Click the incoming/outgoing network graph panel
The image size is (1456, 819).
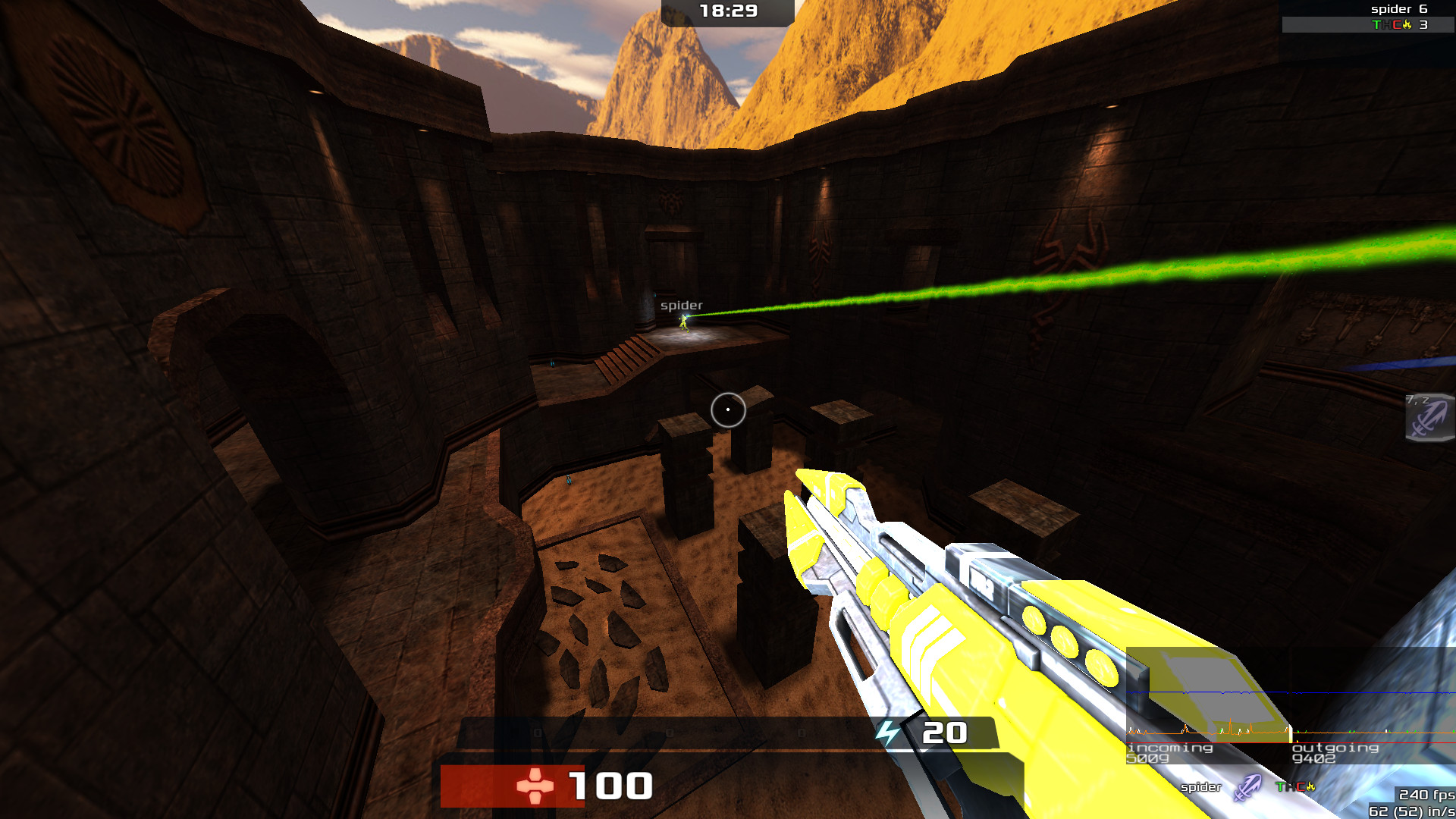pos(1289,707)
